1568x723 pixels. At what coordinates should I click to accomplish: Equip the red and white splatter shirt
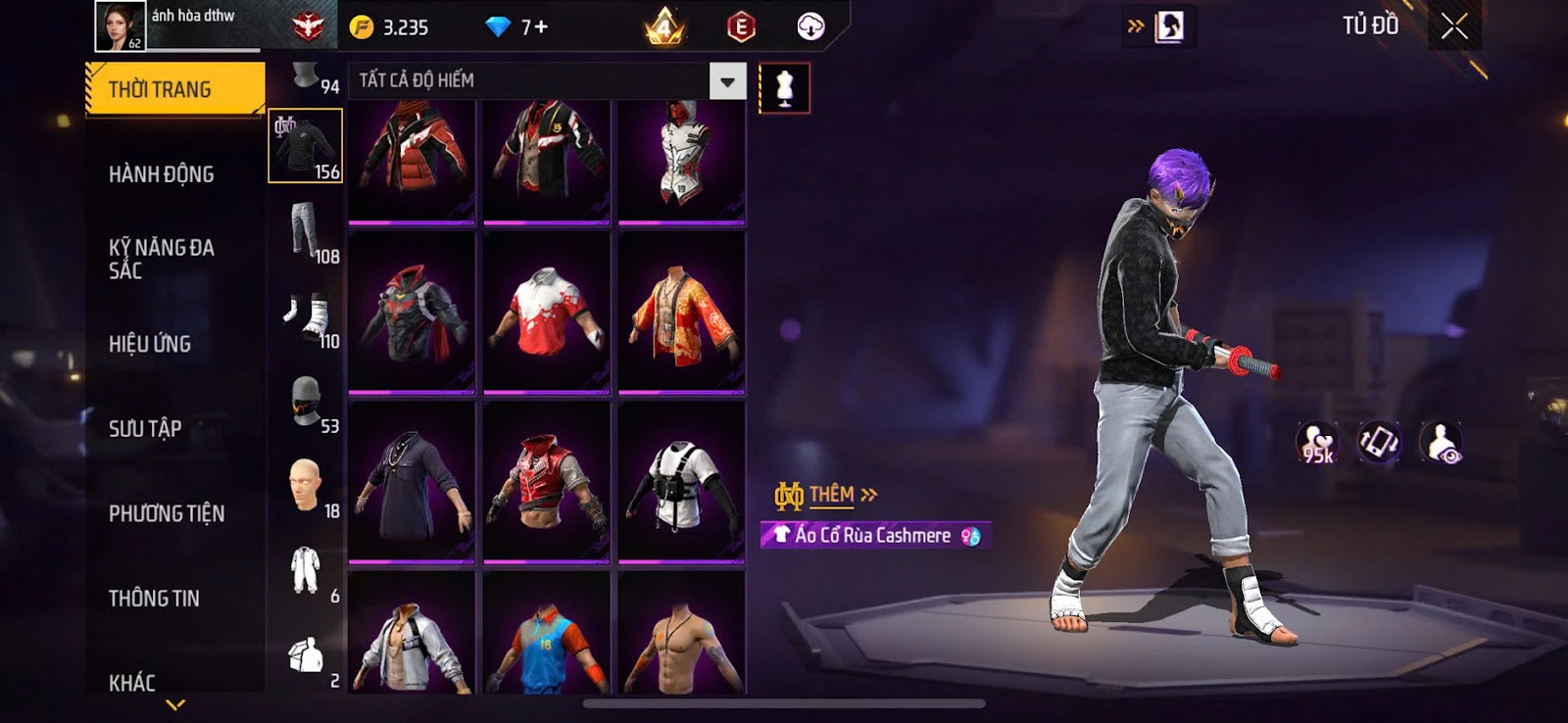(x=547, y=312)
